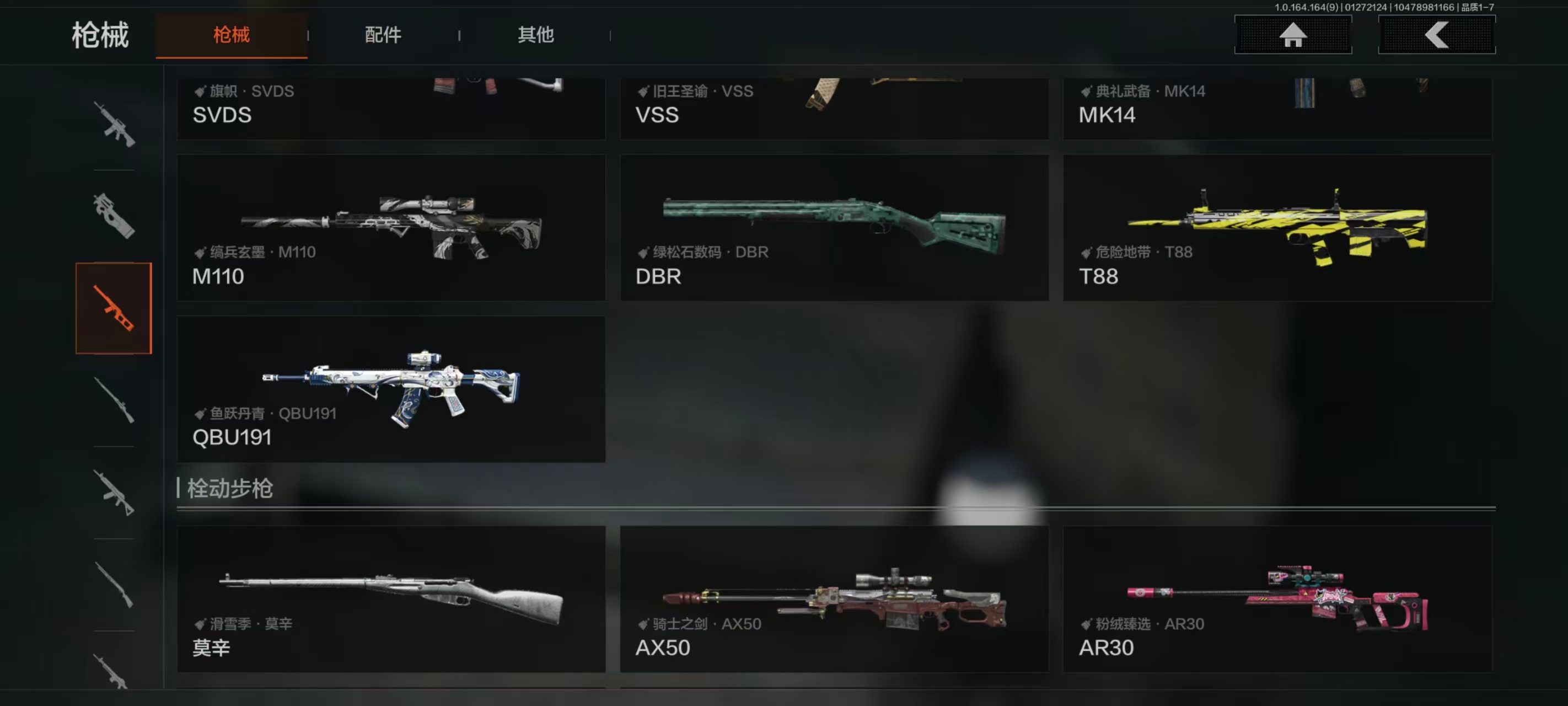Viewport: 1568px width, 706px height.
Task: Go to the home screen
Action: (x=1292, y=35)
